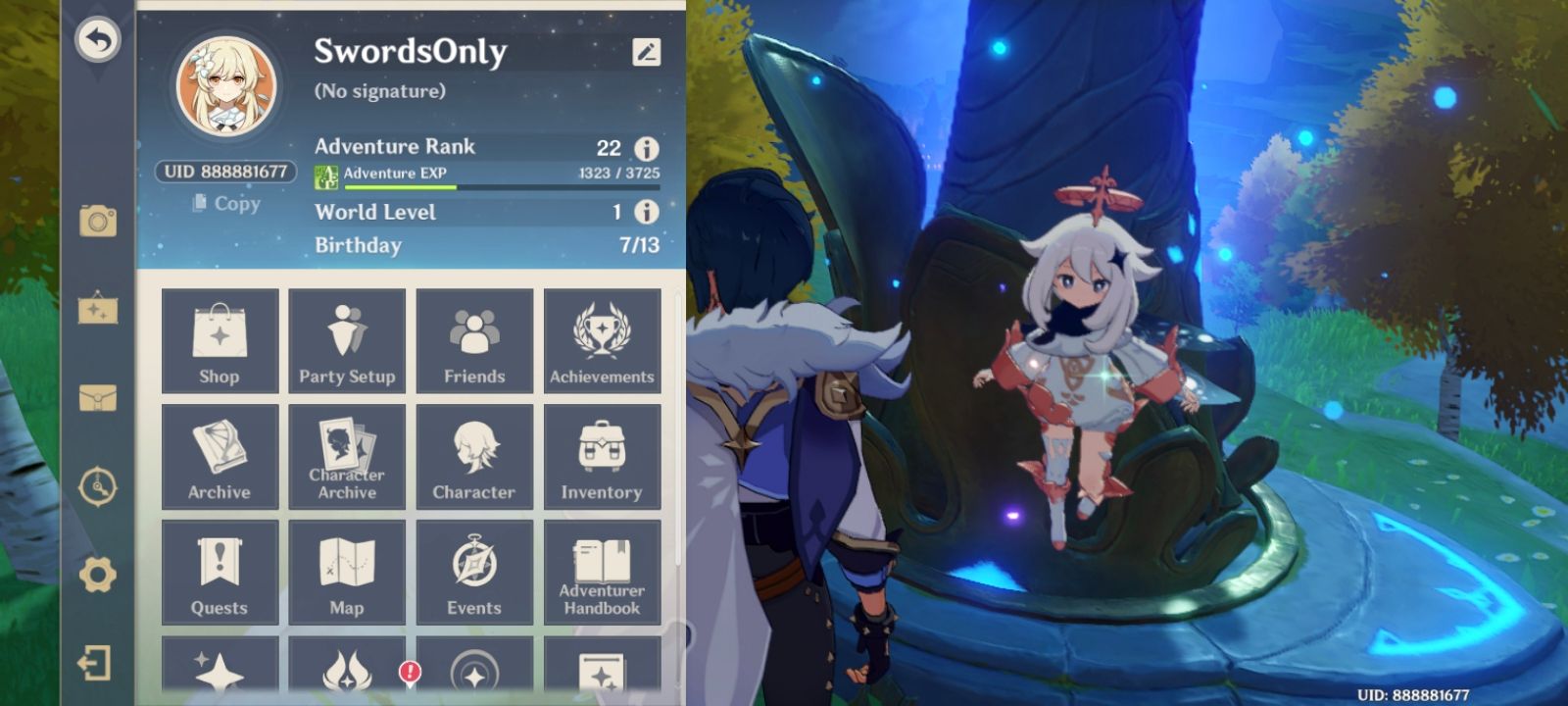Open the Map
This screenshot has width=1568, height=706.
tap(347, 571)
